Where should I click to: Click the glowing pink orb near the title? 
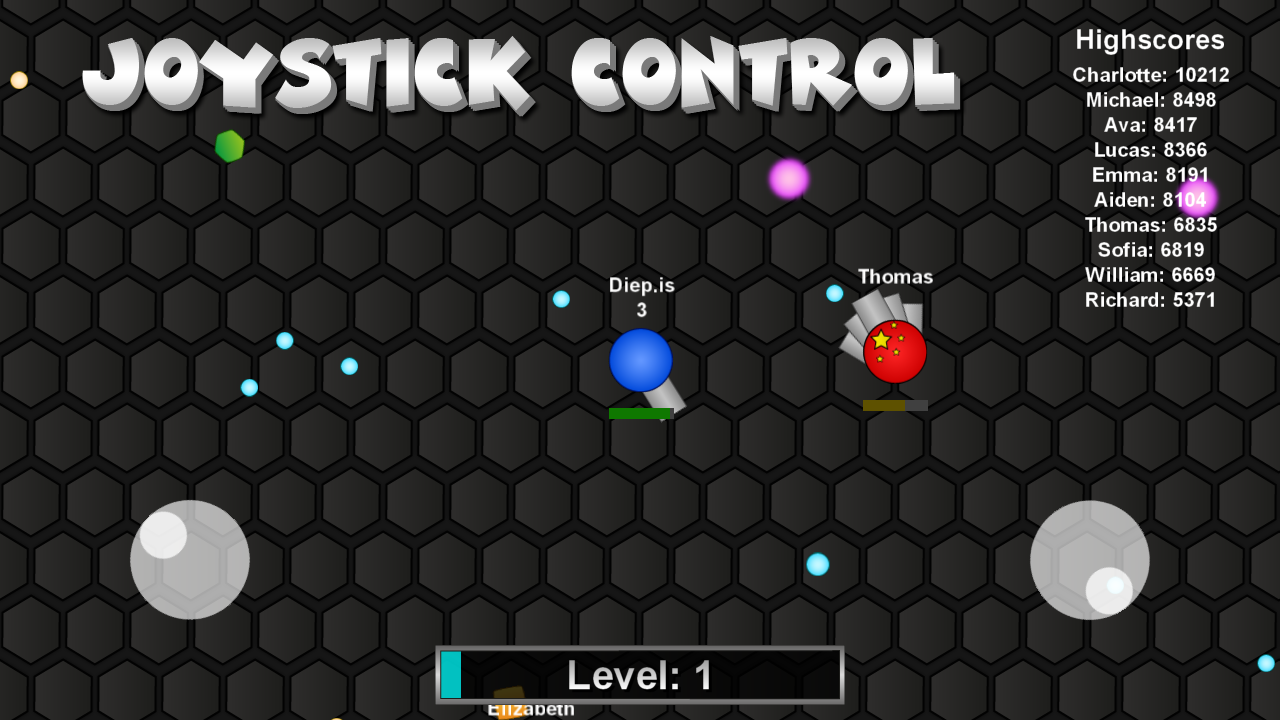[x=788, y=180]
